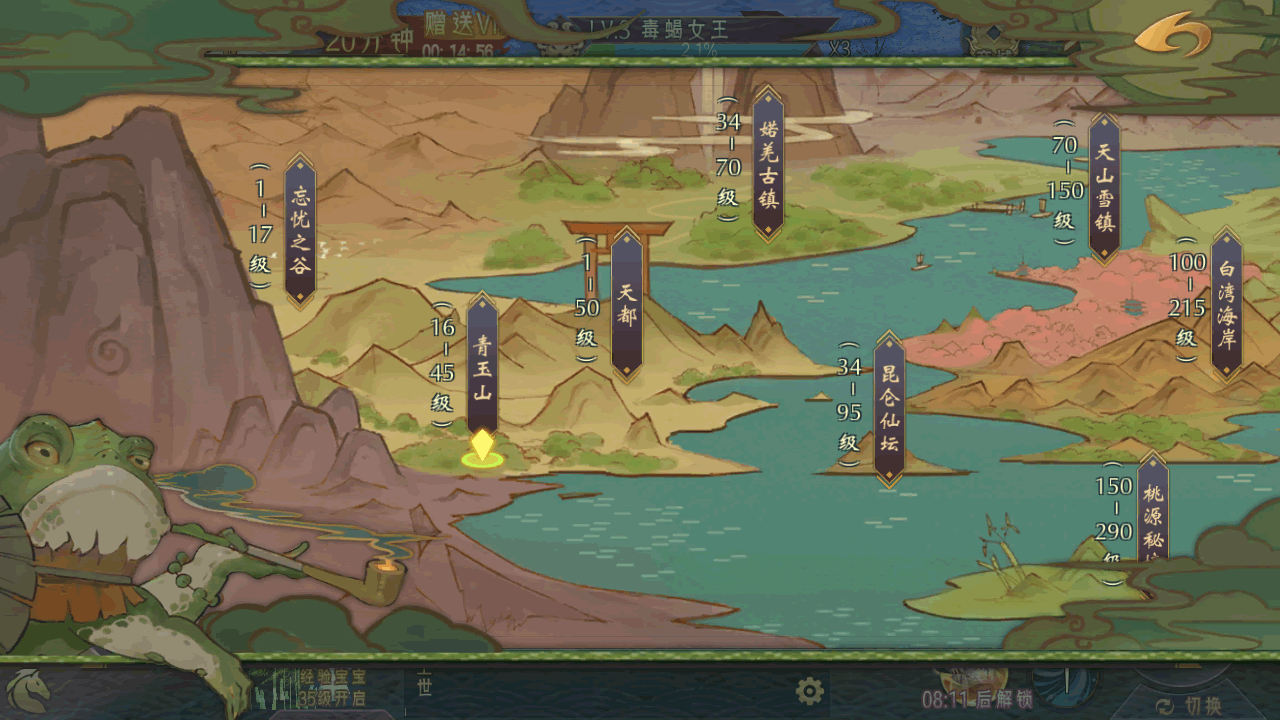Go to 天山雪镇 map banner
The width and height of the screenshot is (1280, 720).
click(1104, 188)
